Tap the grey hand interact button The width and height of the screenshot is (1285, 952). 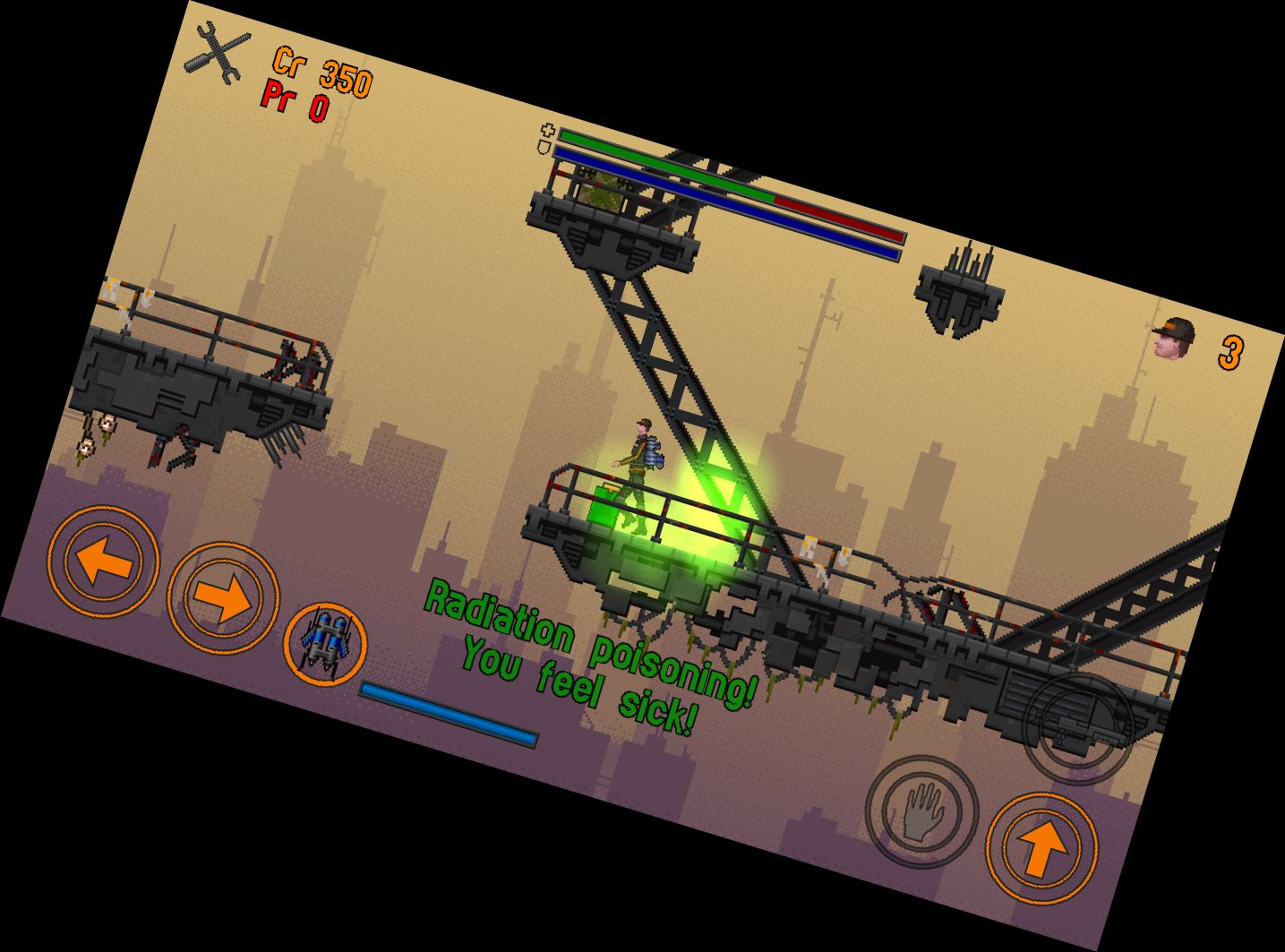pos(921,811)
